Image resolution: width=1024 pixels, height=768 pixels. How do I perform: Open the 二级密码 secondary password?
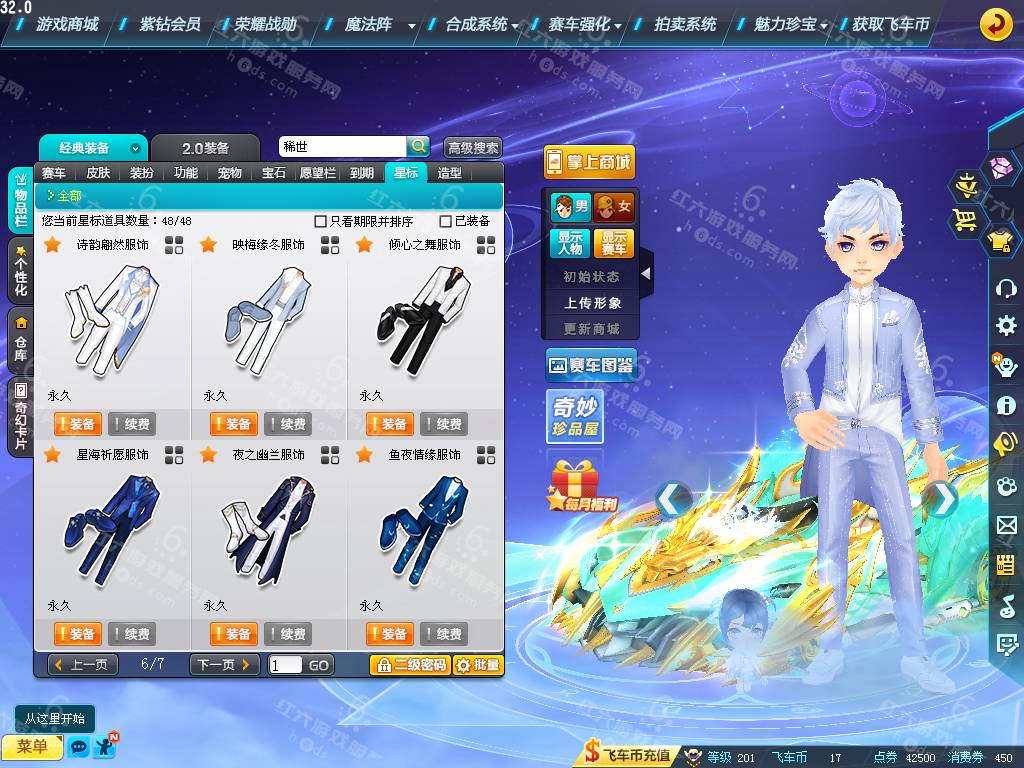click(x=410, y=665)
